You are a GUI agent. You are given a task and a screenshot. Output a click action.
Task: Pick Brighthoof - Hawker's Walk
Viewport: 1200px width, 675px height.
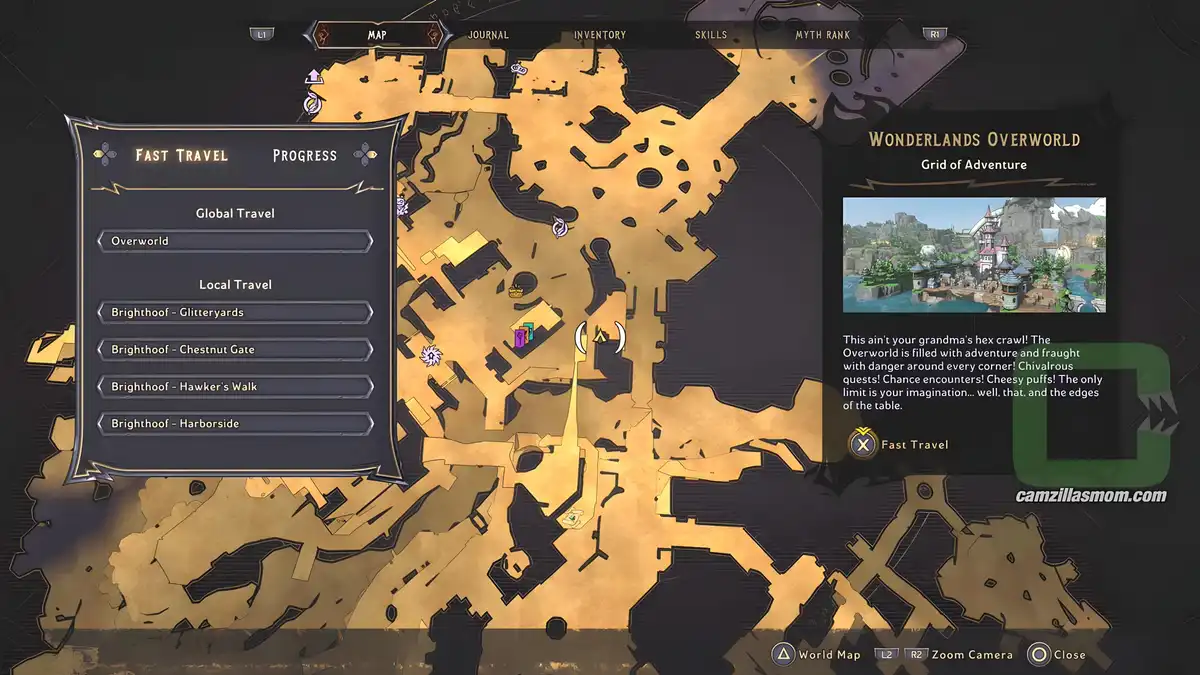(235, 387)
